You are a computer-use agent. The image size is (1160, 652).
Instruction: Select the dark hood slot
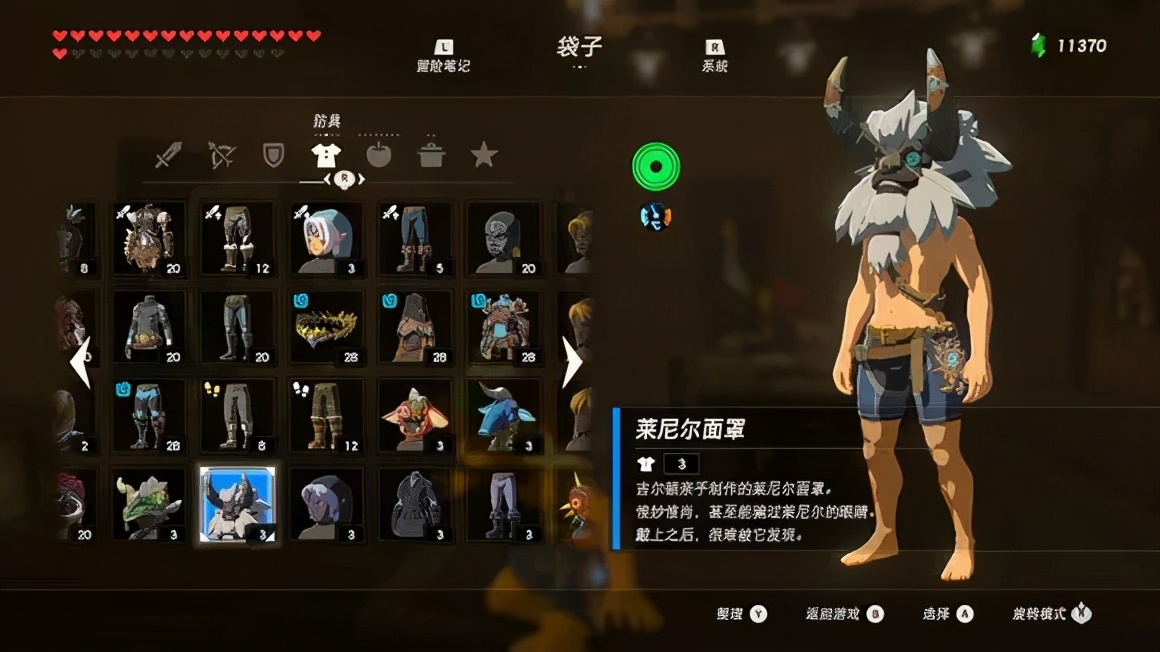(326, 504)
